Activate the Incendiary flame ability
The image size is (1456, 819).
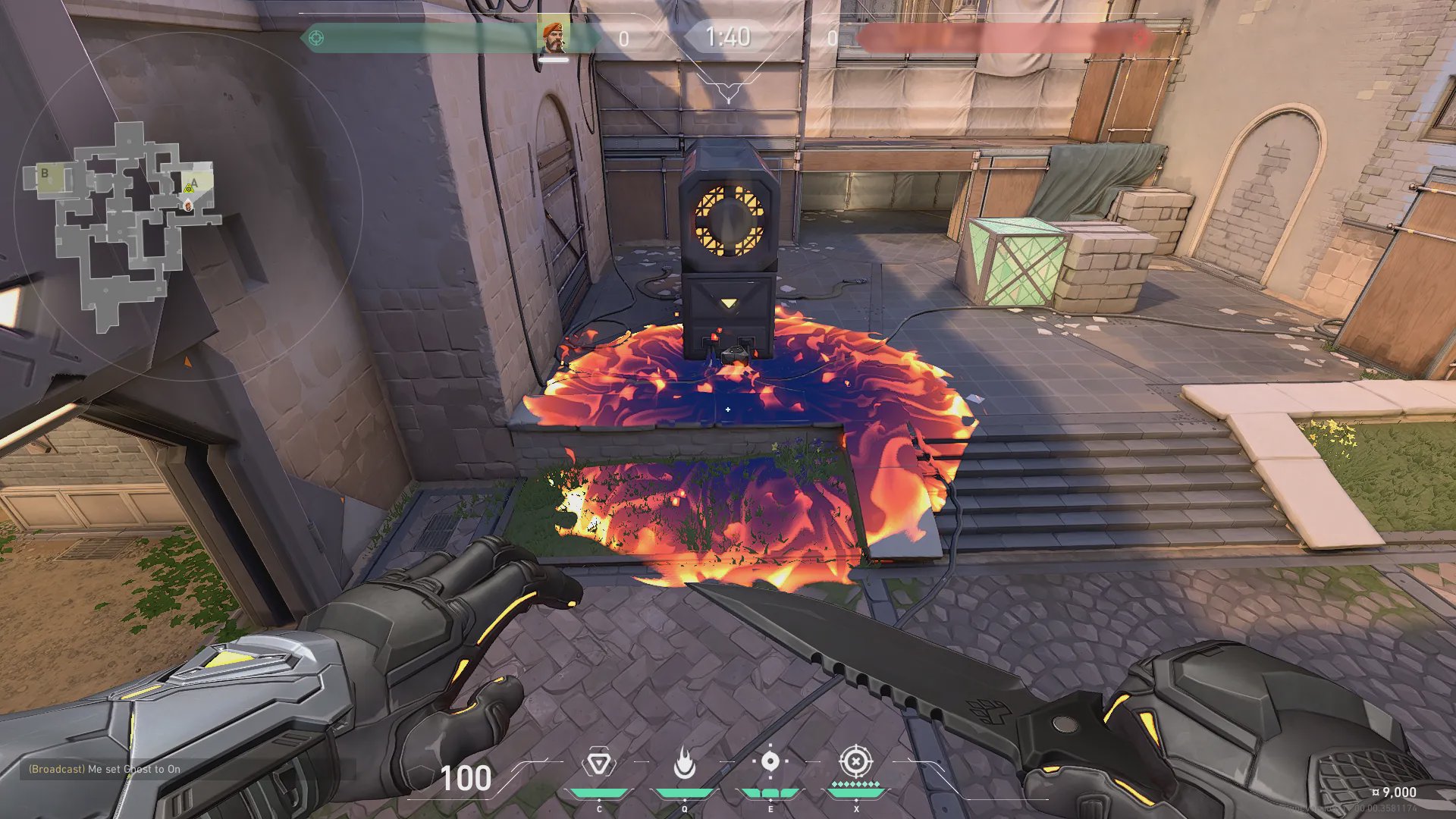pos(685,763)
